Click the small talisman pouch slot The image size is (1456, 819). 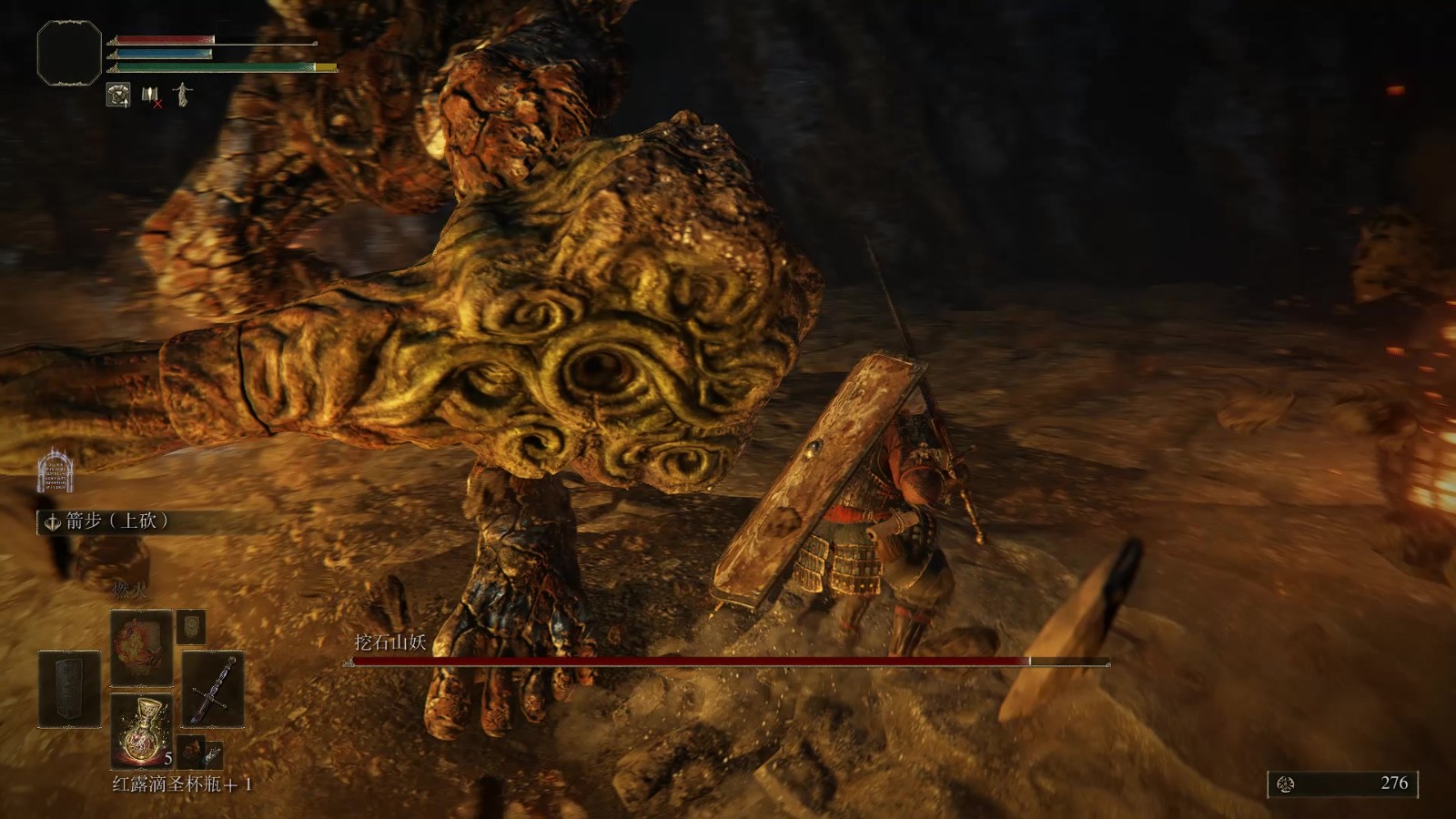point(191,626)
